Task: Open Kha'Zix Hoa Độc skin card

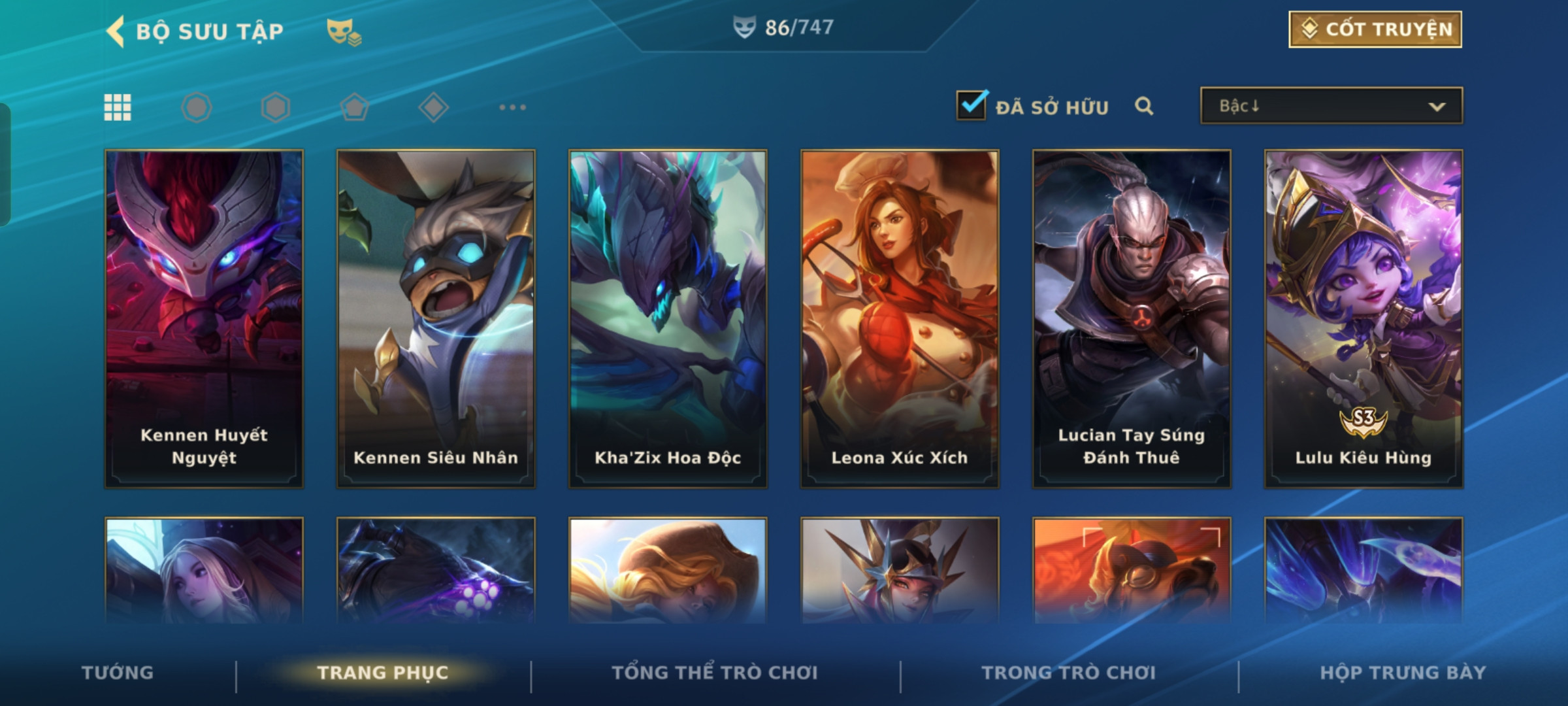Action: 668,319
